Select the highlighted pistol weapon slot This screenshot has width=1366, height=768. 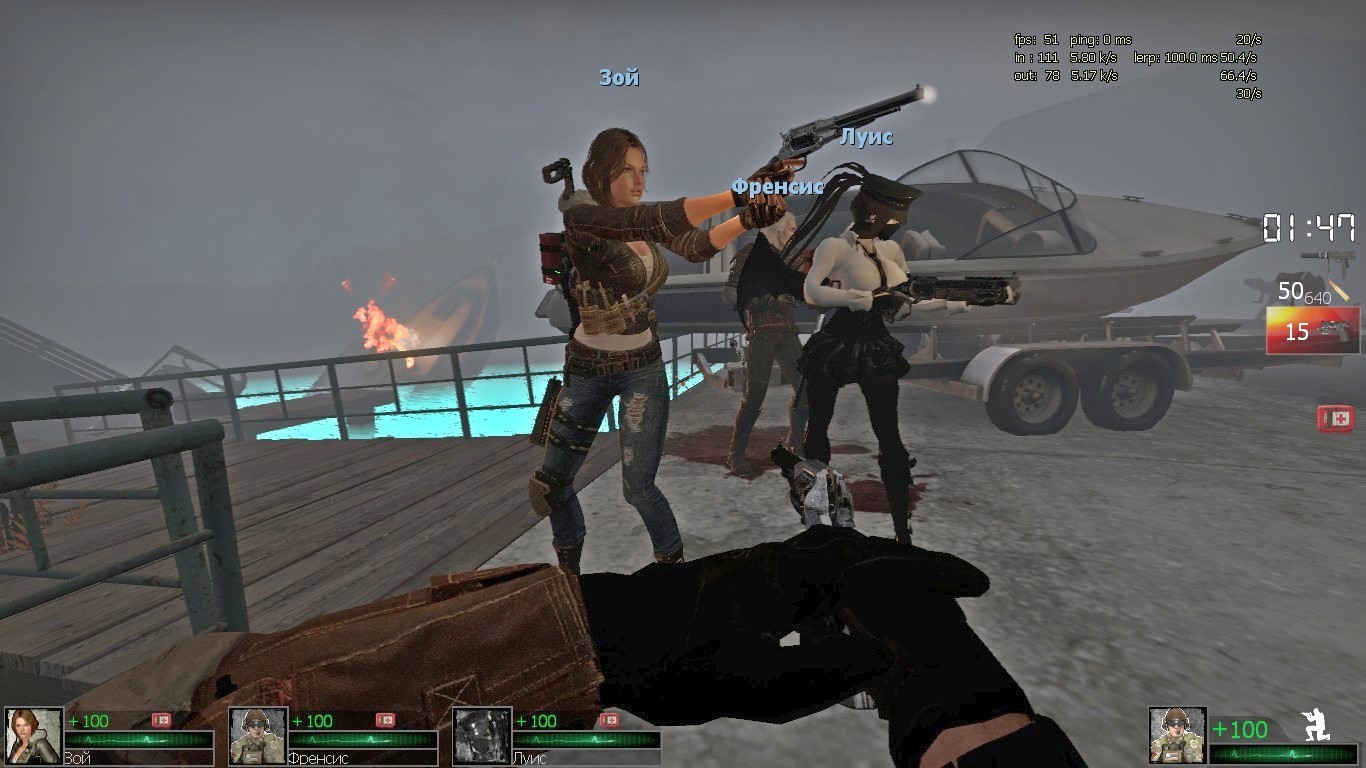pyautogui.click(x=1313, y=331)
